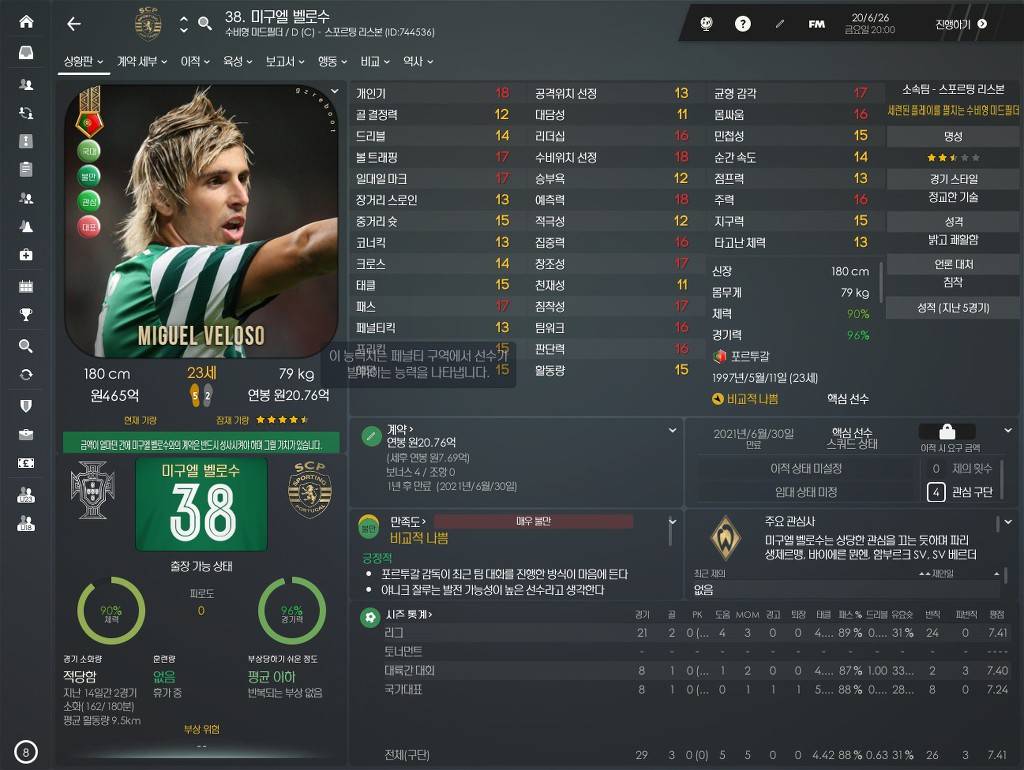Open the 계약 panel header link

(401, 429)
